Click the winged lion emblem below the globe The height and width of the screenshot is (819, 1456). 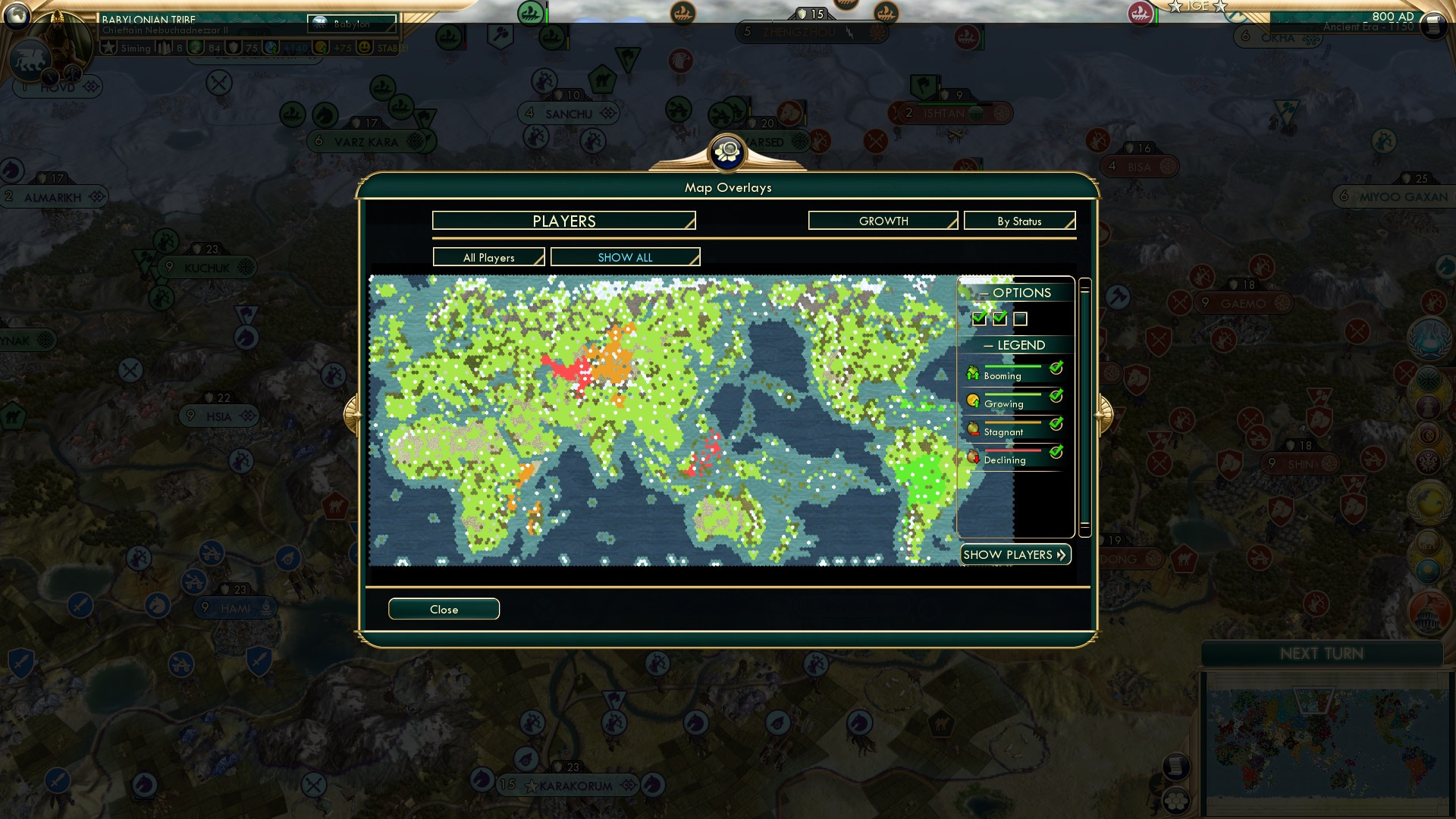pyautogui.click(x=32, y=59)
